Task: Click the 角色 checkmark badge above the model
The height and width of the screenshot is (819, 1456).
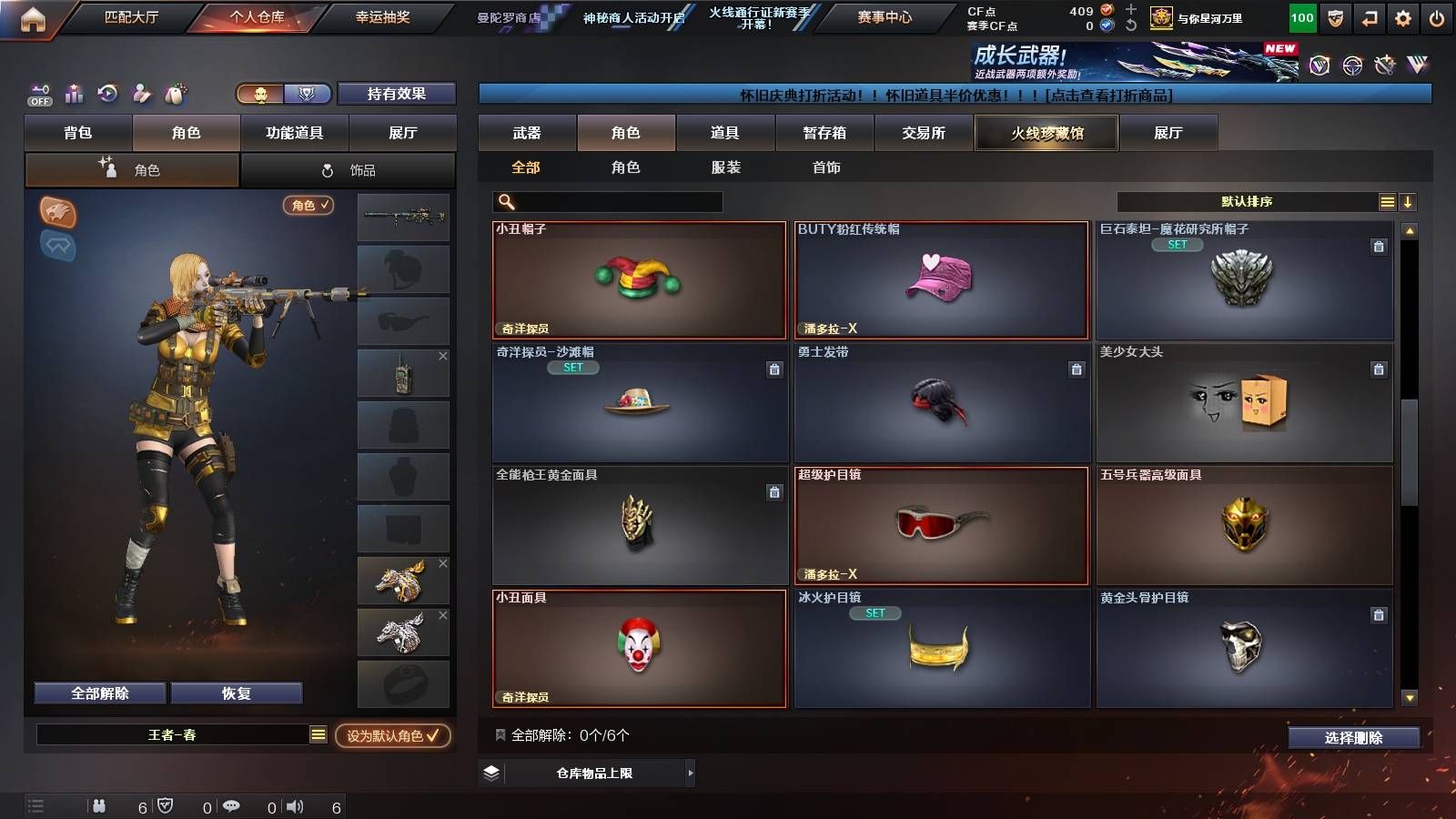Action: pyautogui.click(x=308, y=207)
